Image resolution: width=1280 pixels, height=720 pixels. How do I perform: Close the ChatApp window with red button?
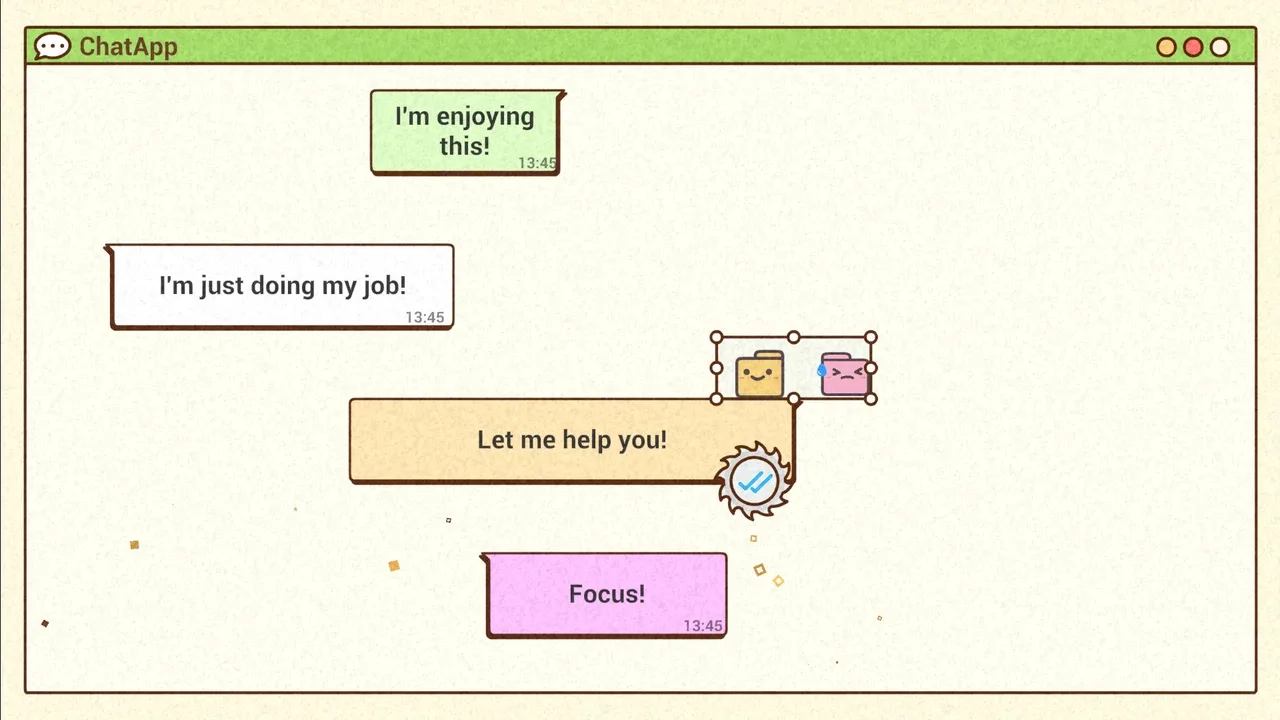pyautogui.click(x=1193, y=47)
